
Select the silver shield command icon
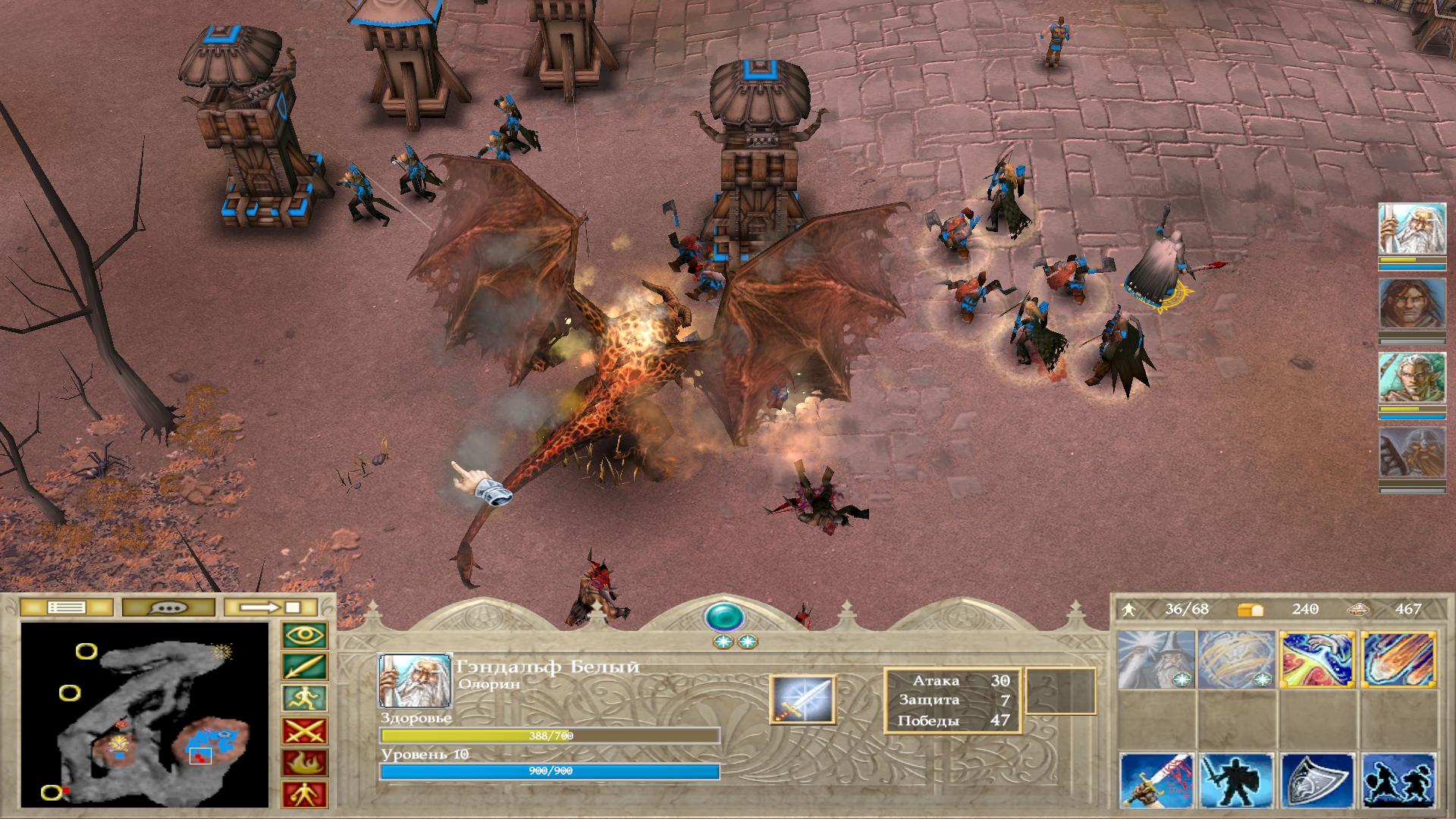(x=1317, y=781)
